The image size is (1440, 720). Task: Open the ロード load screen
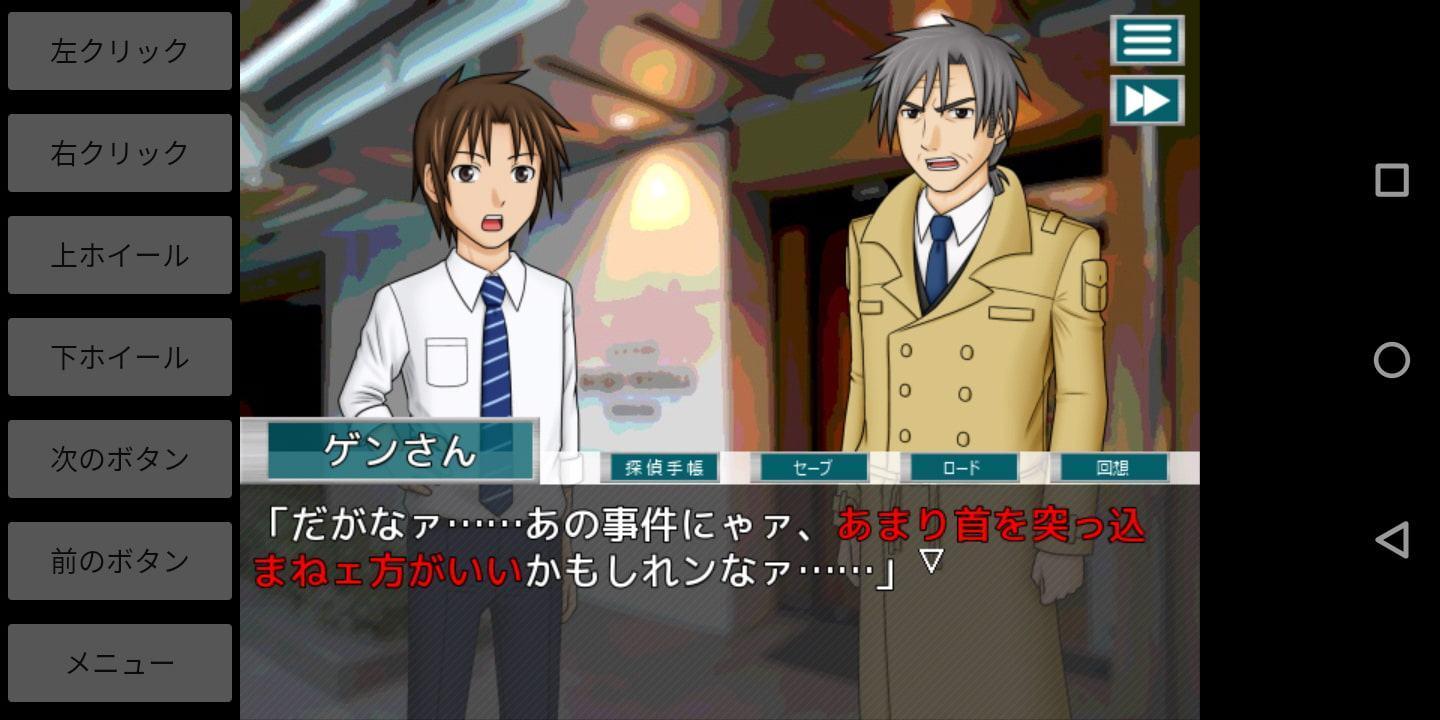(962, 467)
